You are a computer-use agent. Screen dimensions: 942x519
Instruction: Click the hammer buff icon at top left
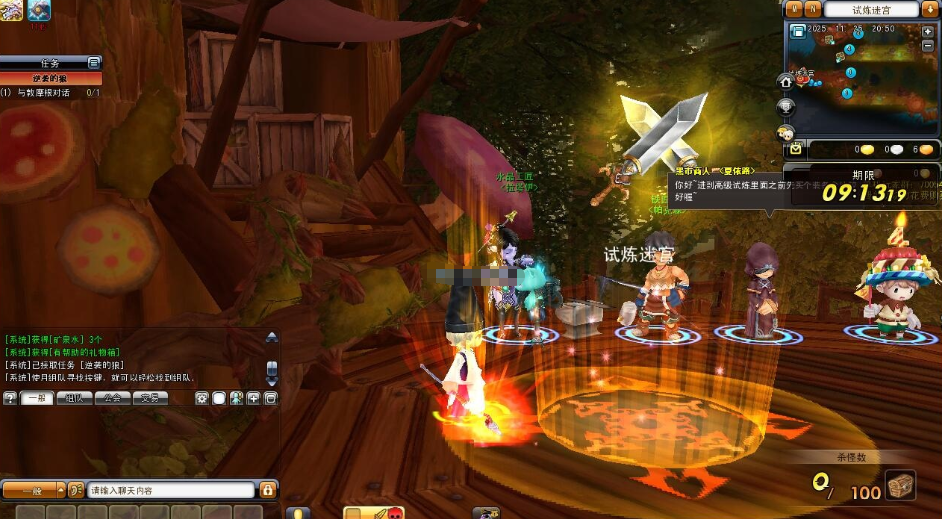40,11
